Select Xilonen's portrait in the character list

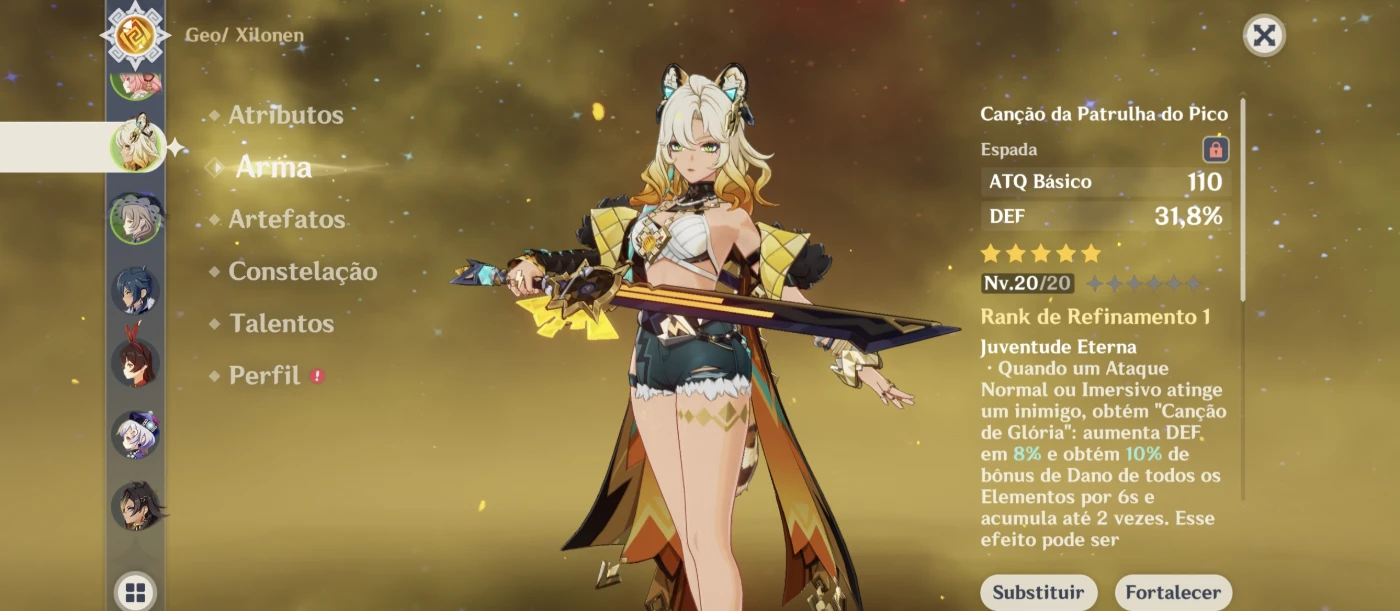click(136, 146)
